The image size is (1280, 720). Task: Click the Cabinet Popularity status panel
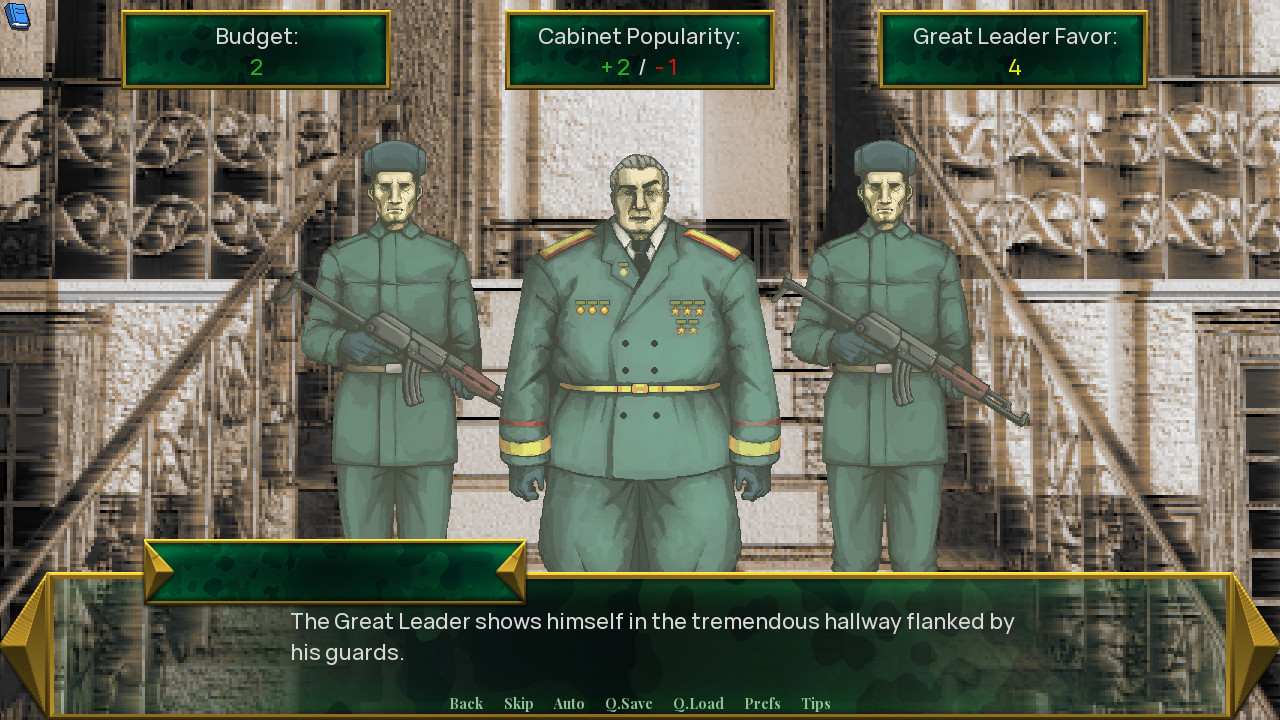pos(638,49)
